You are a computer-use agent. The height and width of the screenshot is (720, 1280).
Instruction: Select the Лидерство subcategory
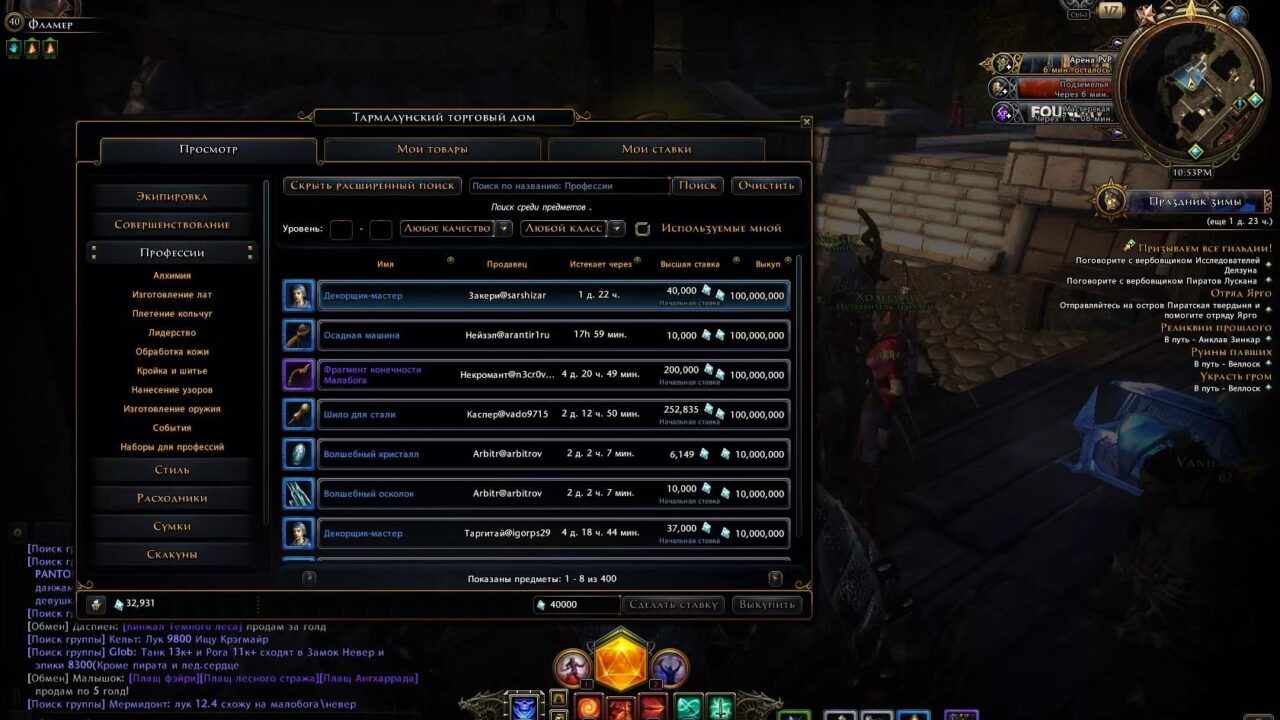172,333
